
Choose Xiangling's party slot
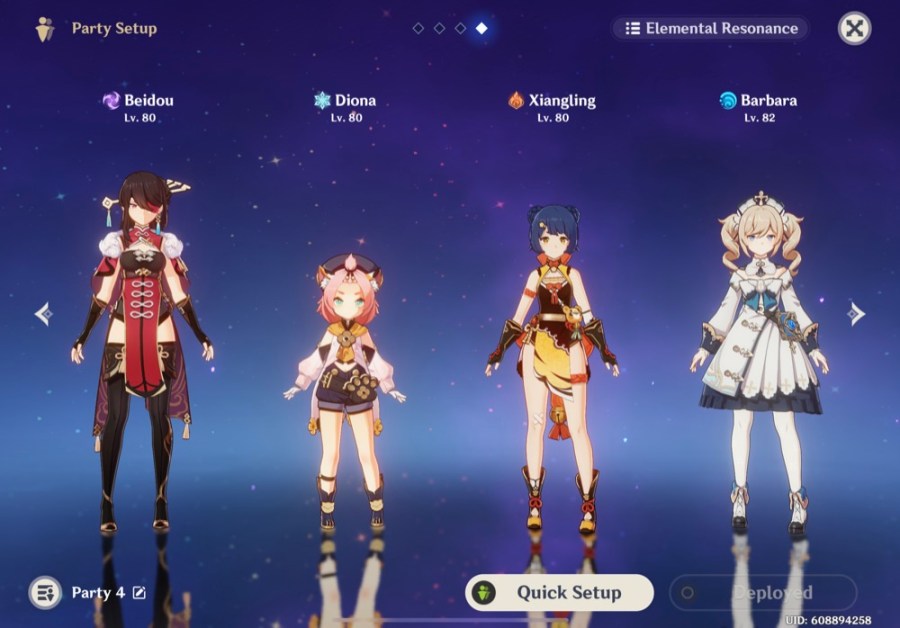point(552,360)
